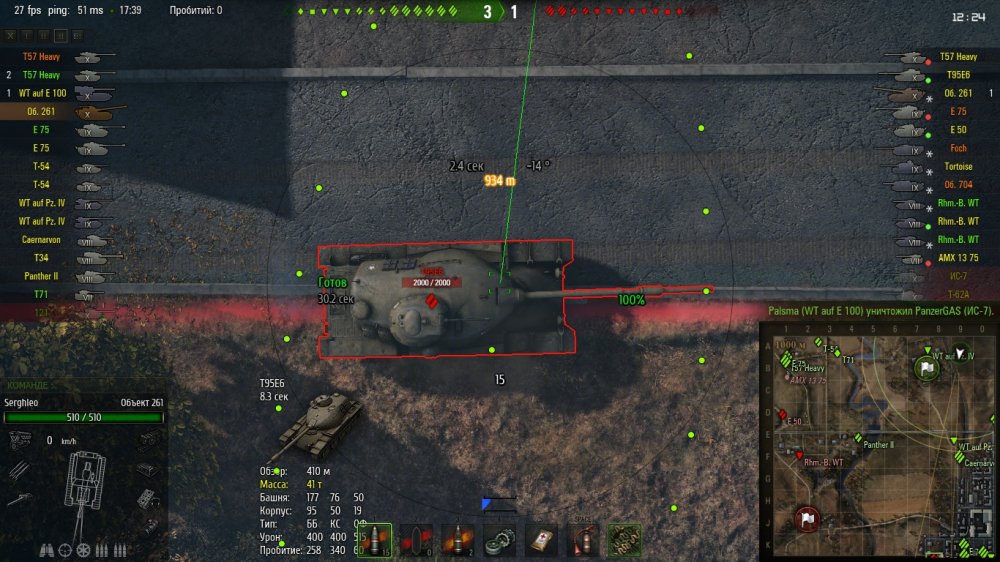Select the depleted premium shell slot
Viewport: 1000px width, 562px height.
pos(416,540)
